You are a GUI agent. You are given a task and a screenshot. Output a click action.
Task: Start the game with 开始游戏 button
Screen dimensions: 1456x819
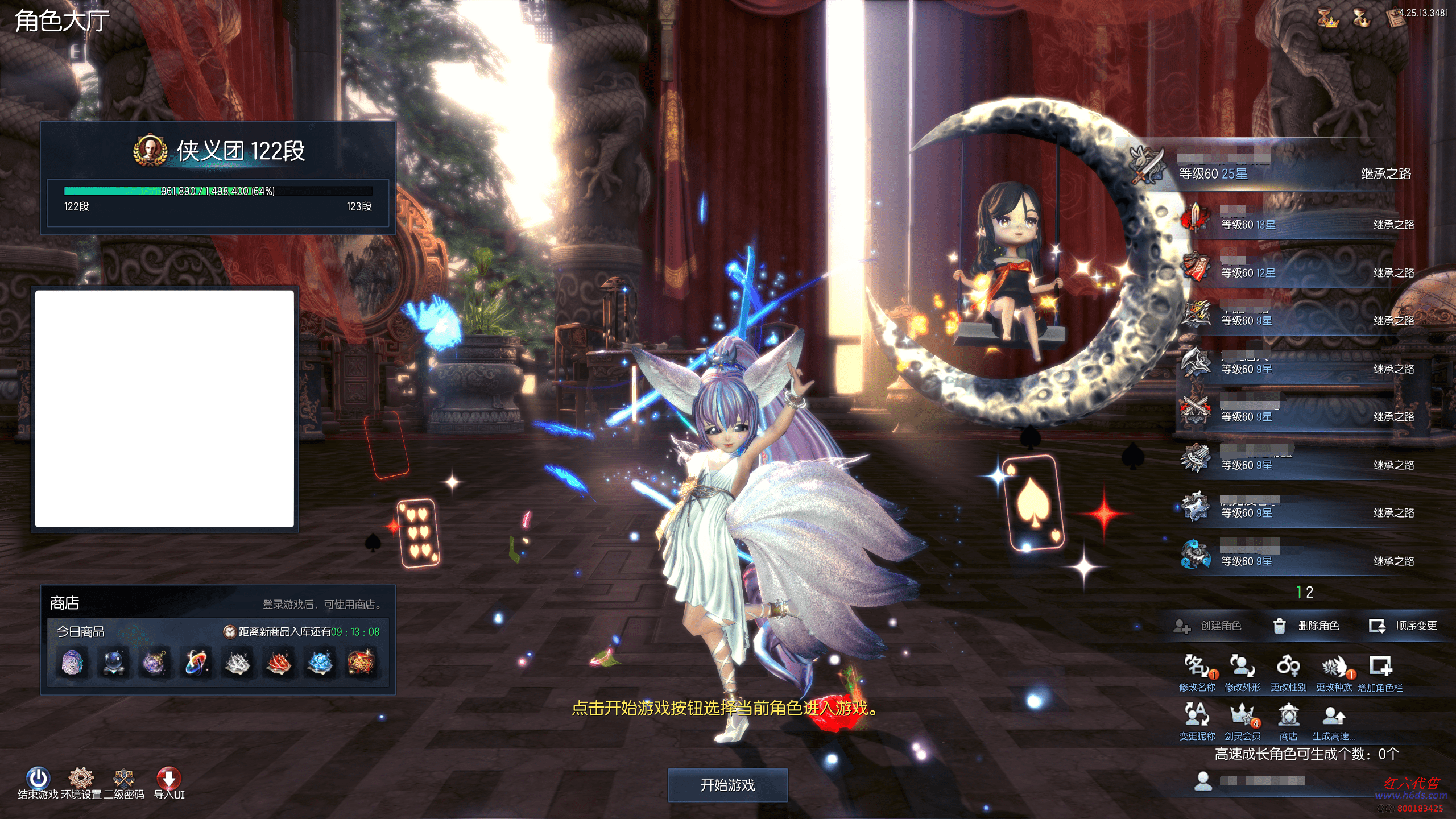pos(727,785)
